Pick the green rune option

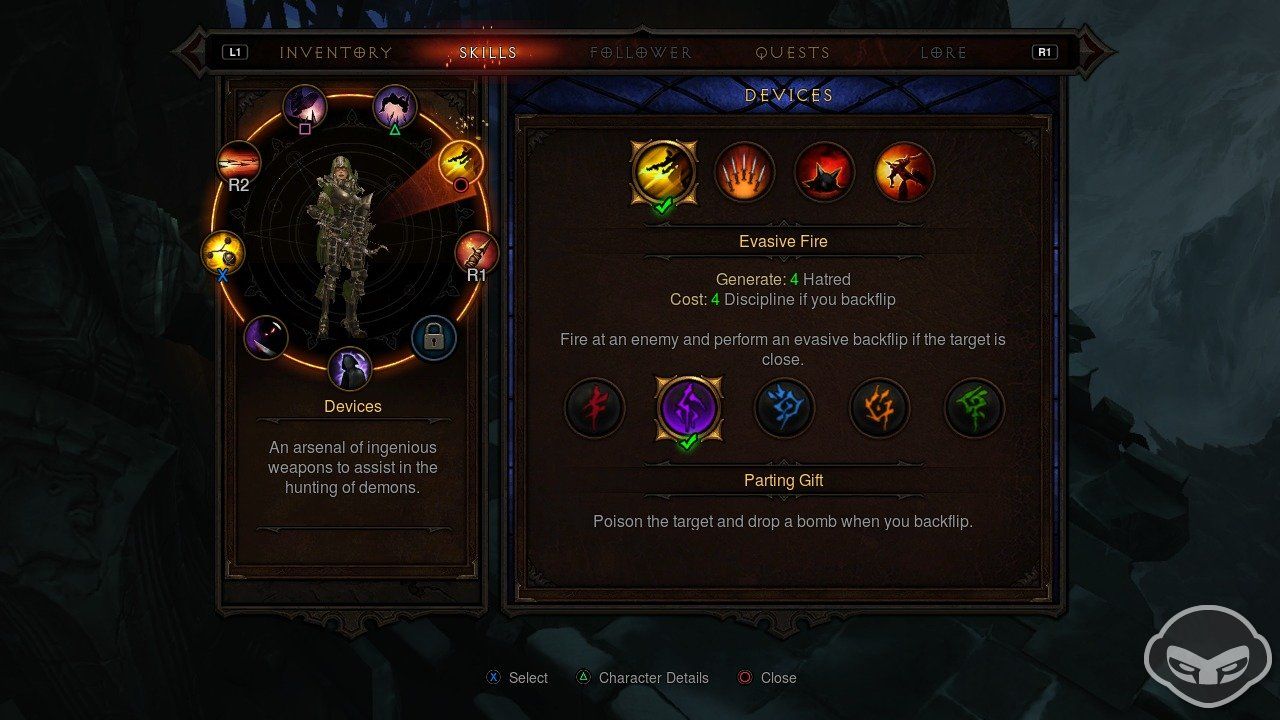pos(975,408)
